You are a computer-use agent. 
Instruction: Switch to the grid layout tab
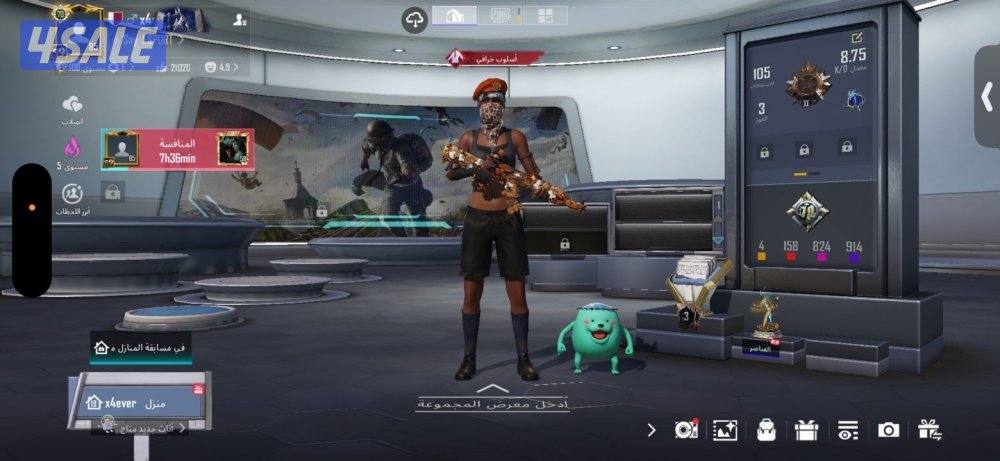coord(545,15)
